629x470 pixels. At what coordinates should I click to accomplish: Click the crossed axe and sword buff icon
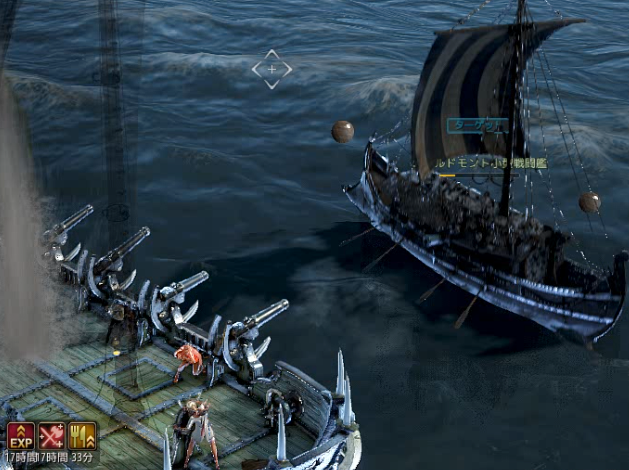[x=51, y=436]
